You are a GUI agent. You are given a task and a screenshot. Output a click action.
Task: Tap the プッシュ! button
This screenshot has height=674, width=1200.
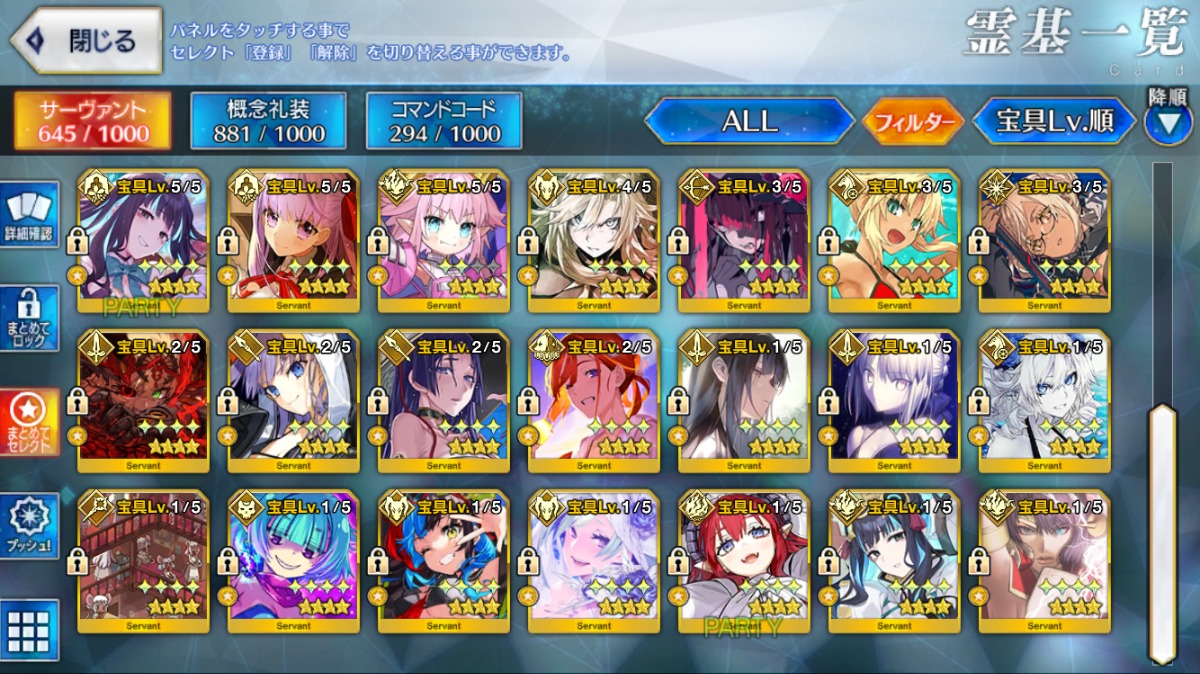pos(30,527)
